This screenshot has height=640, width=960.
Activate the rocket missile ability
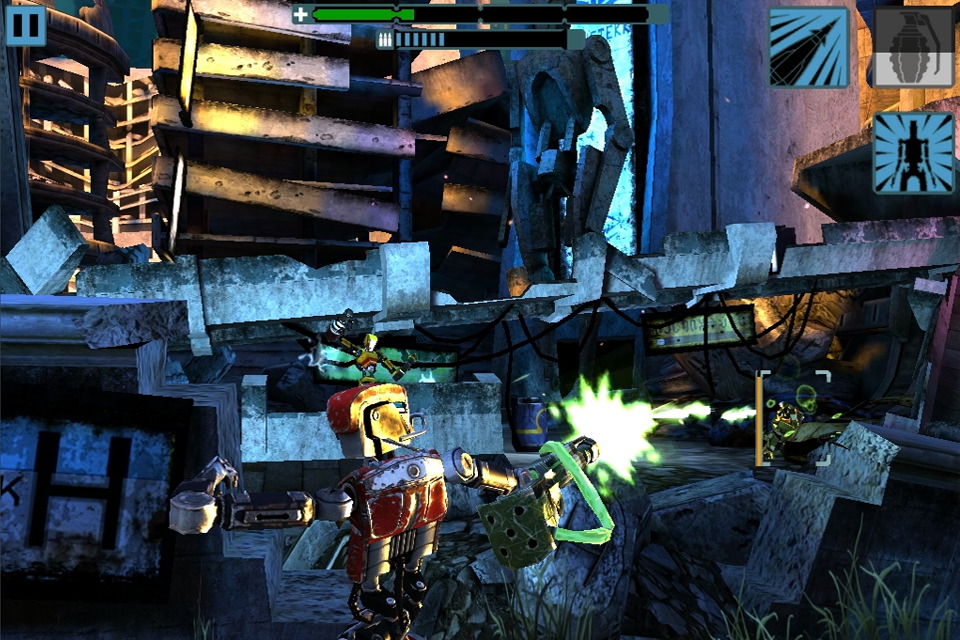point(809,47)
